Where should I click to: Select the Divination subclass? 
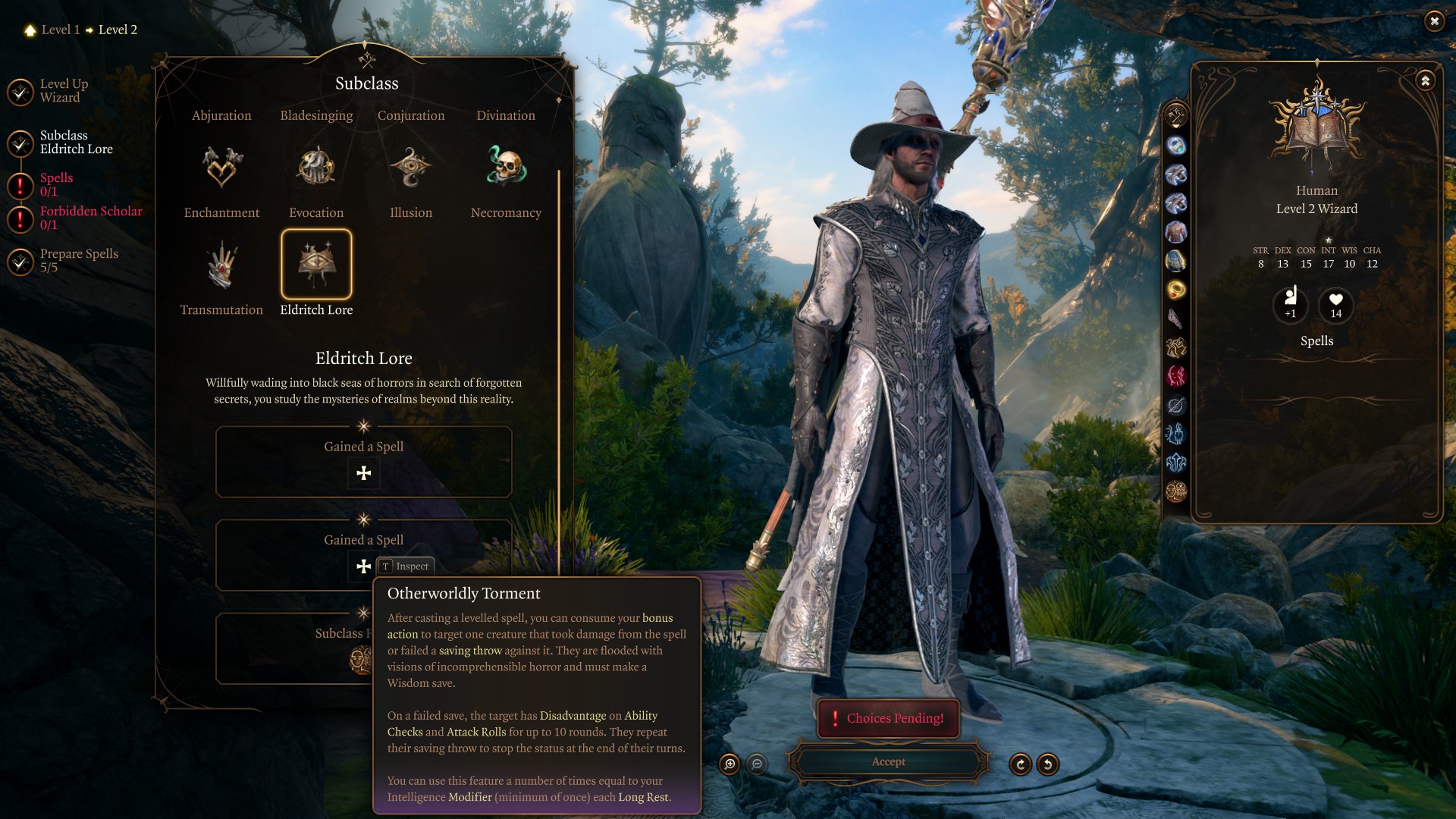[x=506, y=115]
